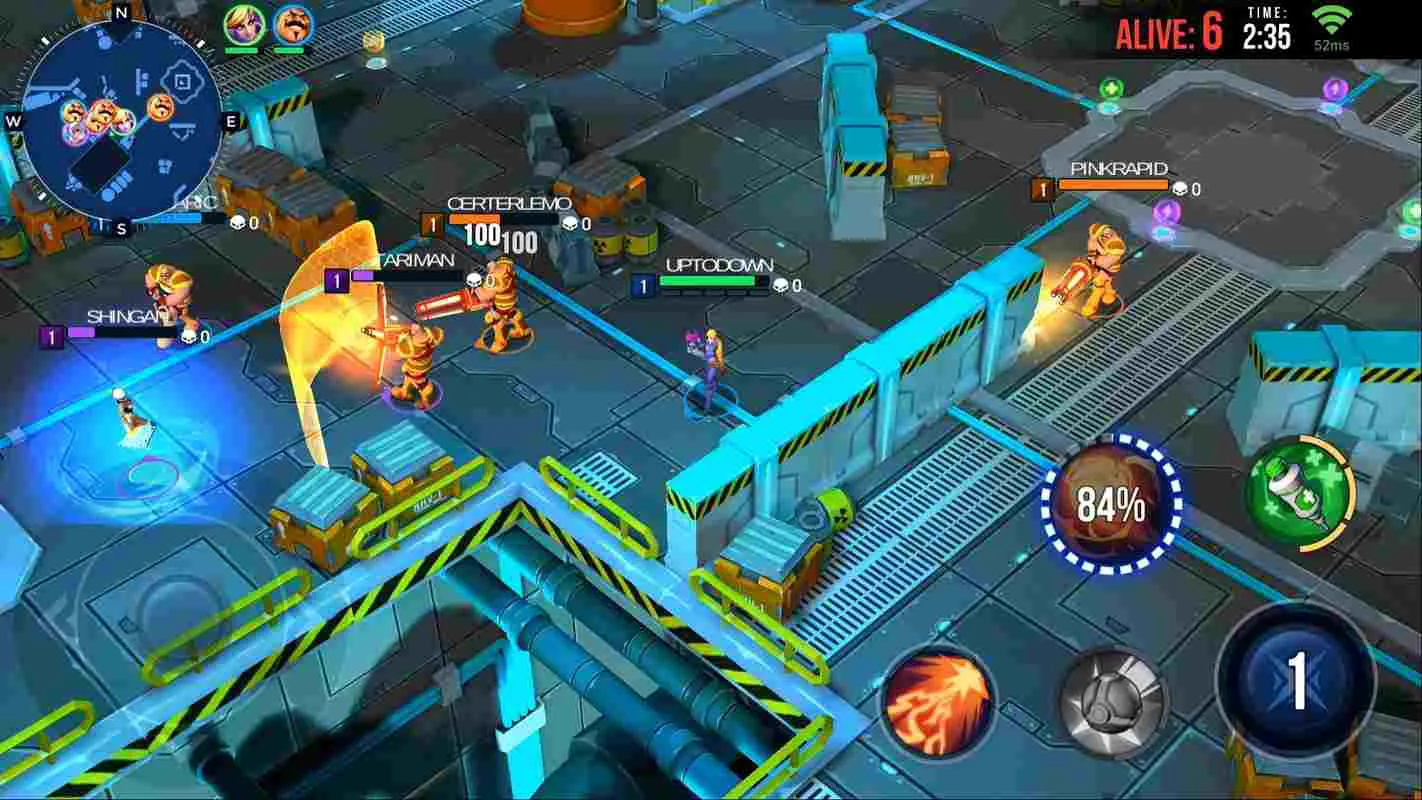This screenshot has height=800, width=1422.
Task: Tap the green cross pickup on the platform
Action: 1113,90
